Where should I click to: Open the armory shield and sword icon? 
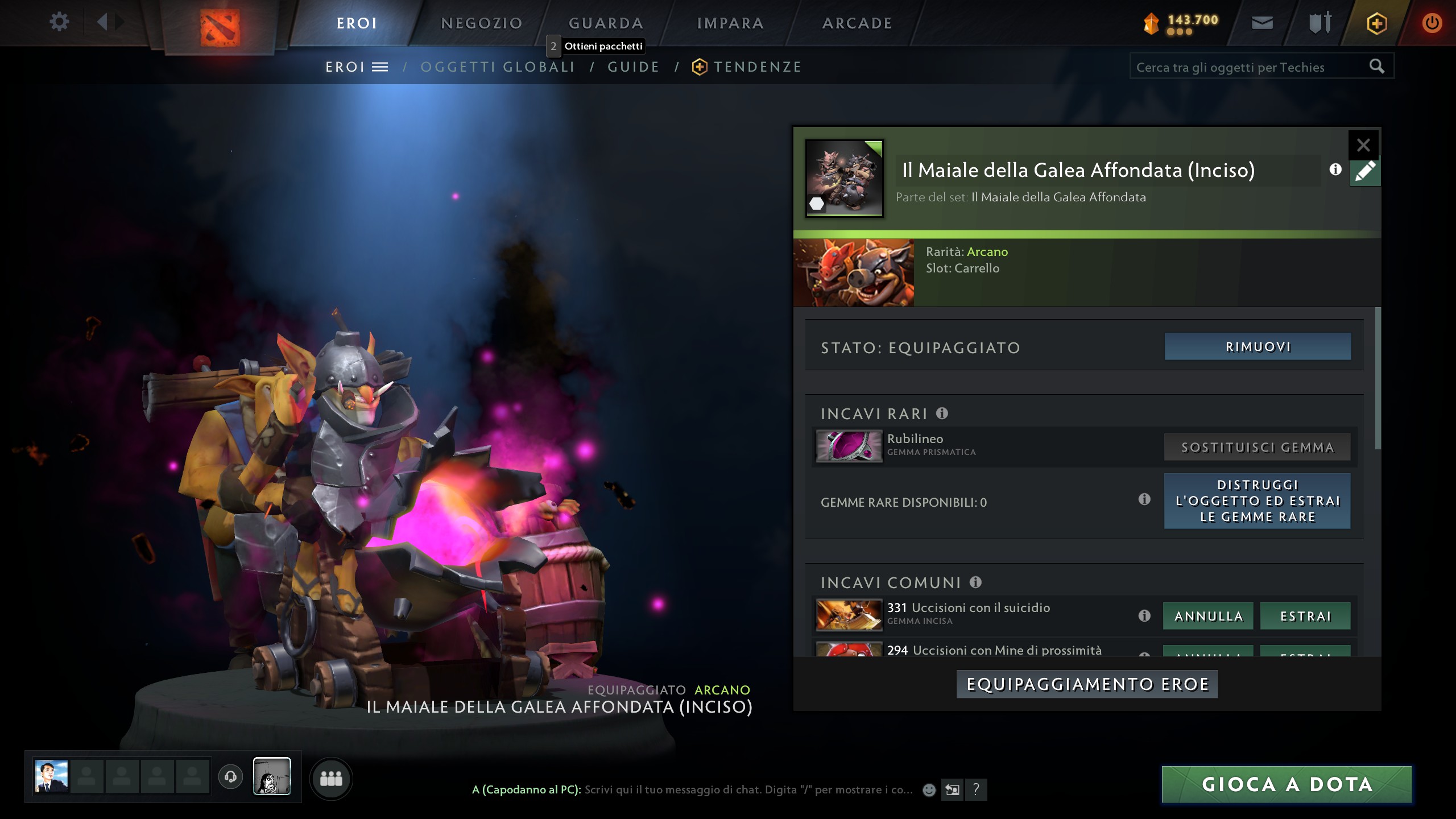point(1321,23)
